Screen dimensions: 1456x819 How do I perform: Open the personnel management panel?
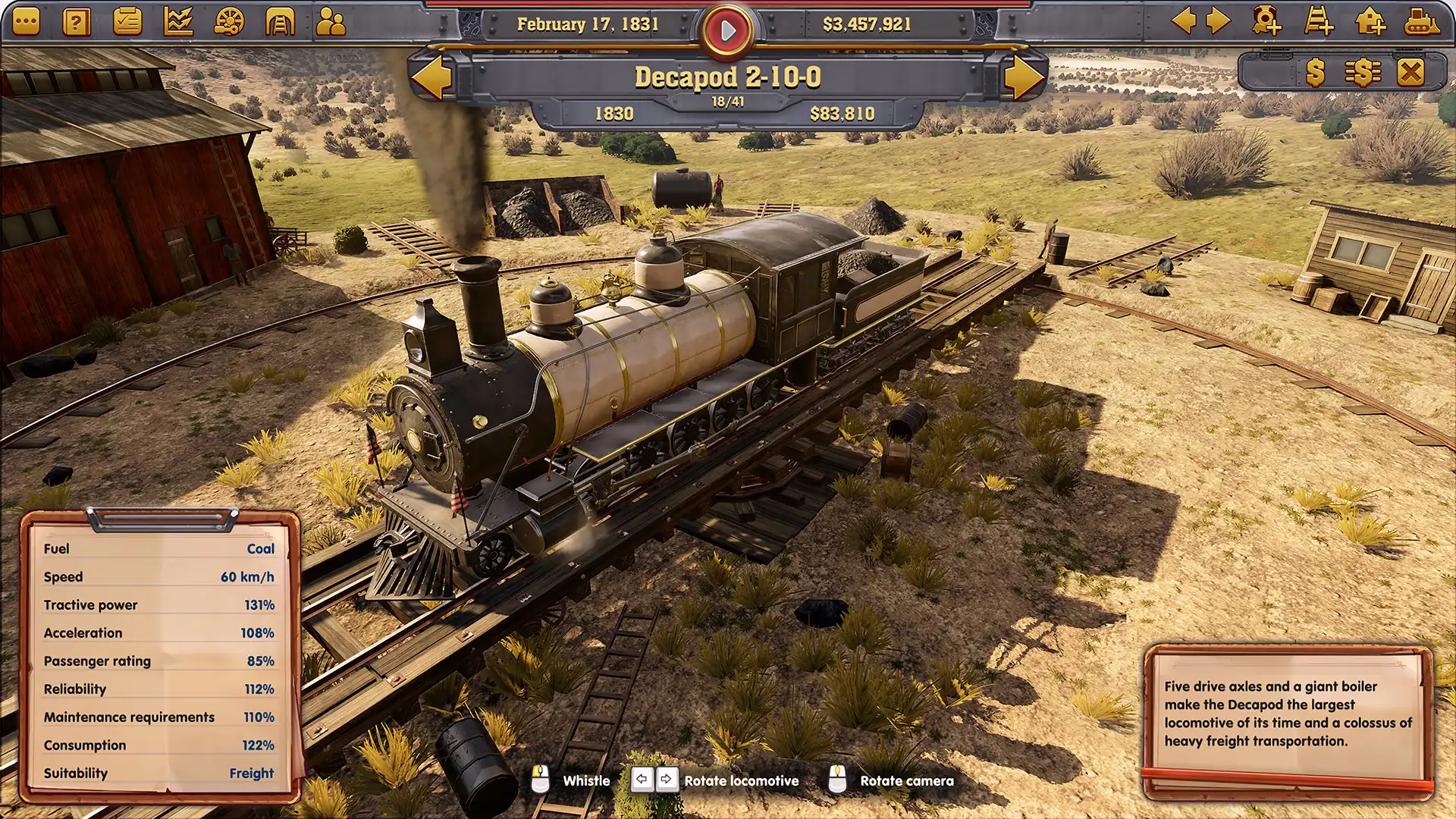click(329, 20)
